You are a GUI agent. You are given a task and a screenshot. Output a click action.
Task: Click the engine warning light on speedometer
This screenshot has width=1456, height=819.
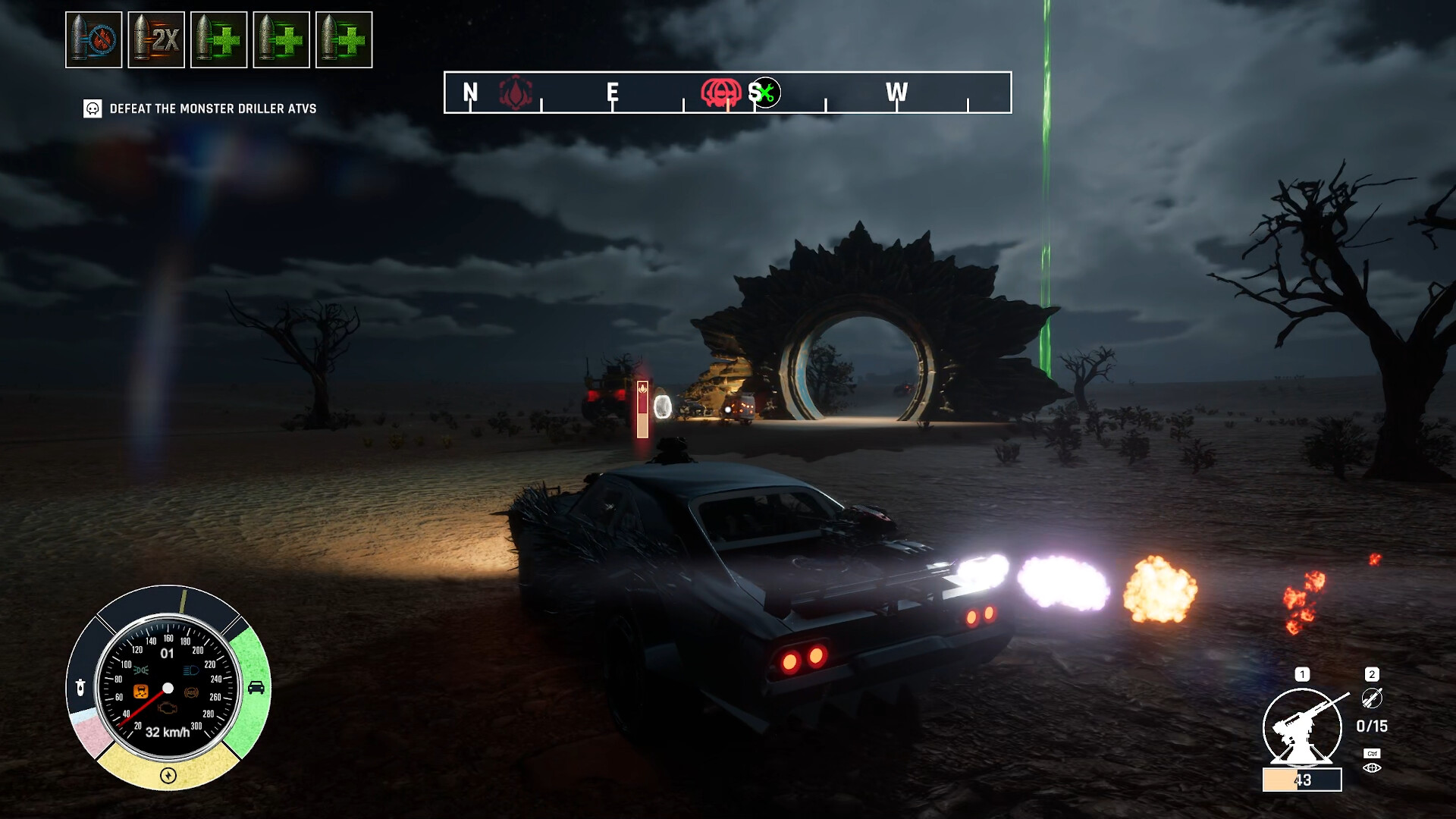click(167, 709)
